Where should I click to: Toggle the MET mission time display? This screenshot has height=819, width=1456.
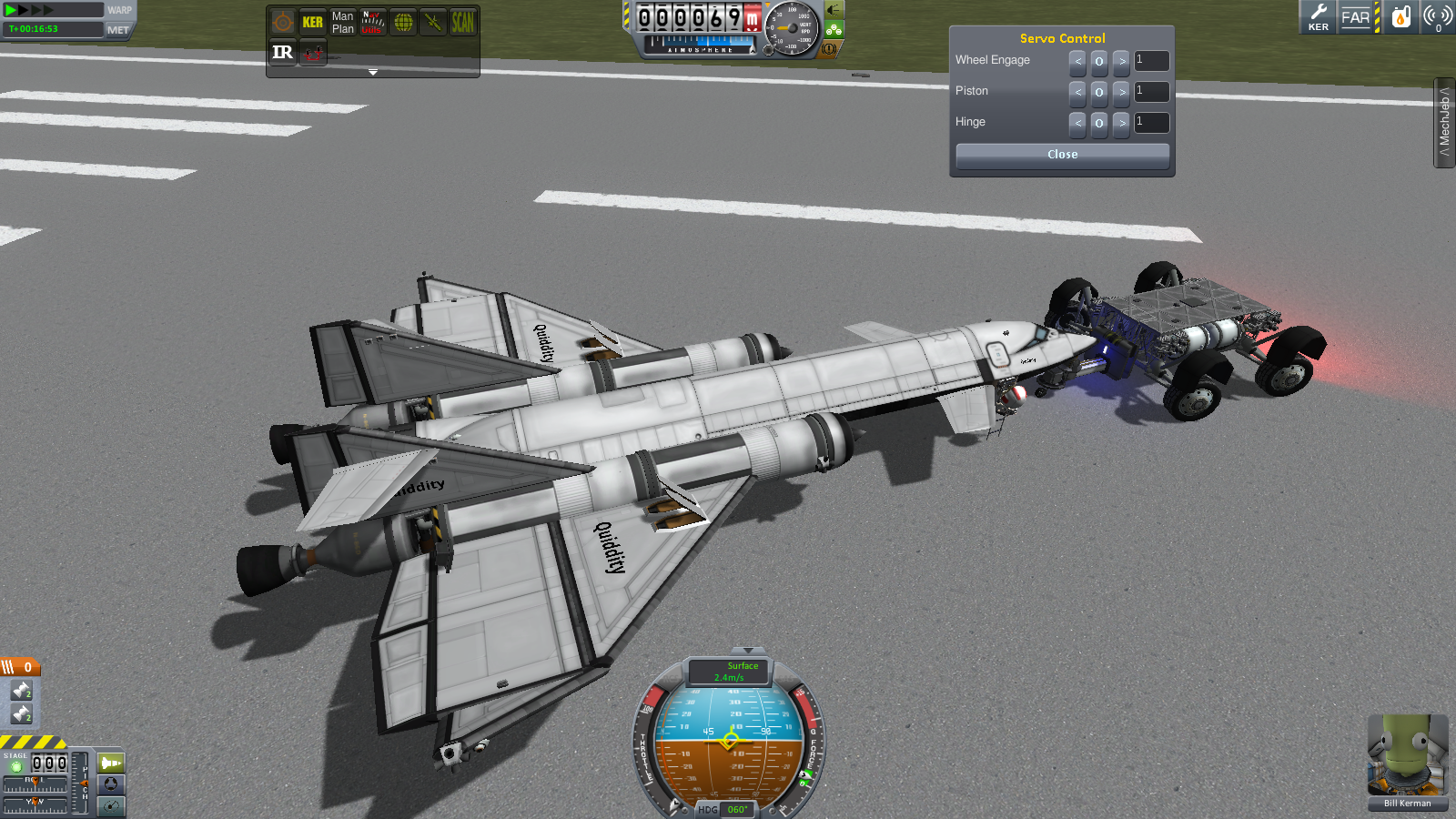(118, 30)
